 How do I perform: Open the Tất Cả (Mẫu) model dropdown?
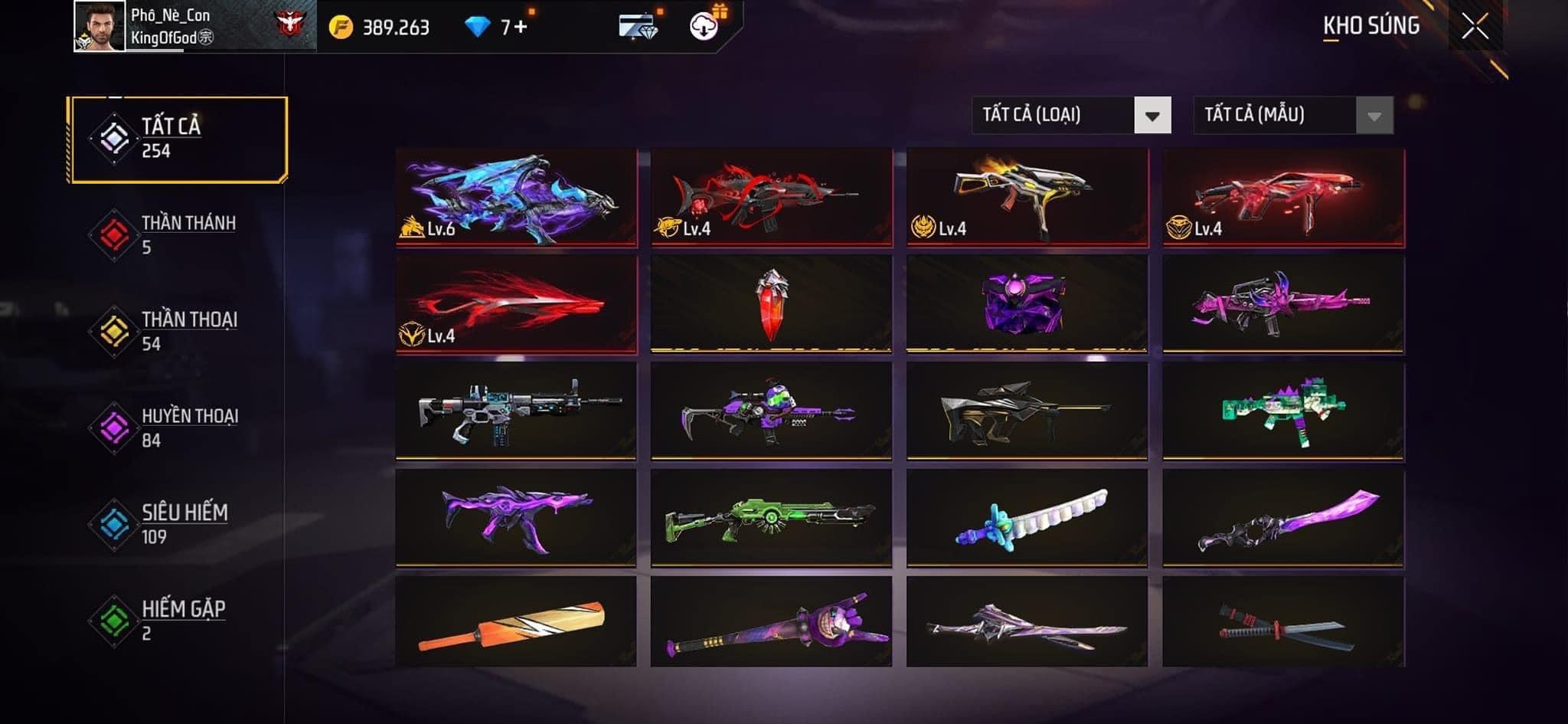[x=1293, y=116]
